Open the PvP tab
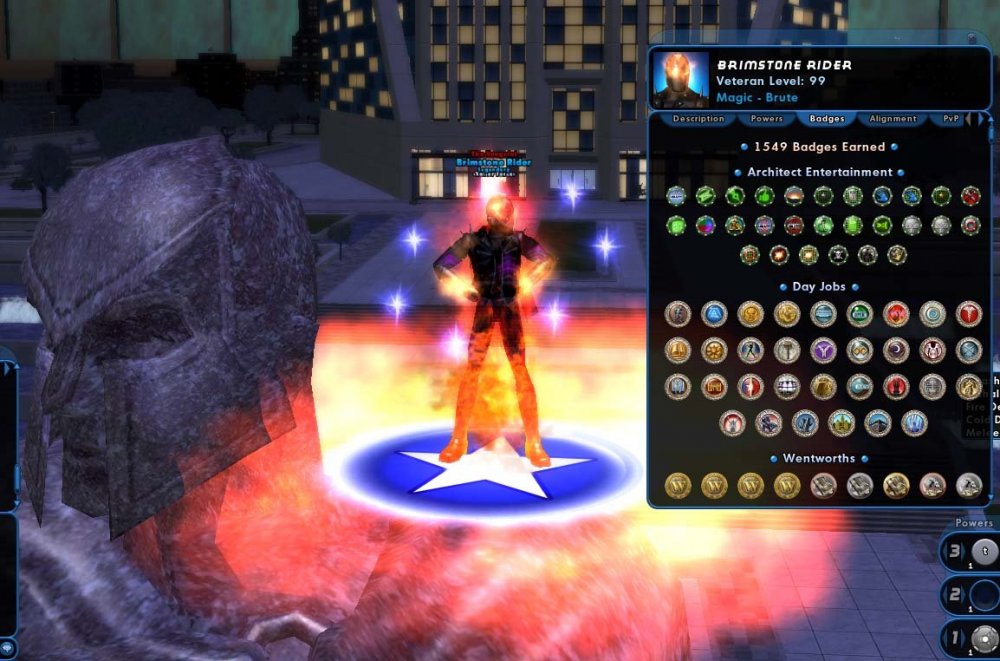Image resolution: width=1000 pixels, height=661 pixels. [950, 119]
